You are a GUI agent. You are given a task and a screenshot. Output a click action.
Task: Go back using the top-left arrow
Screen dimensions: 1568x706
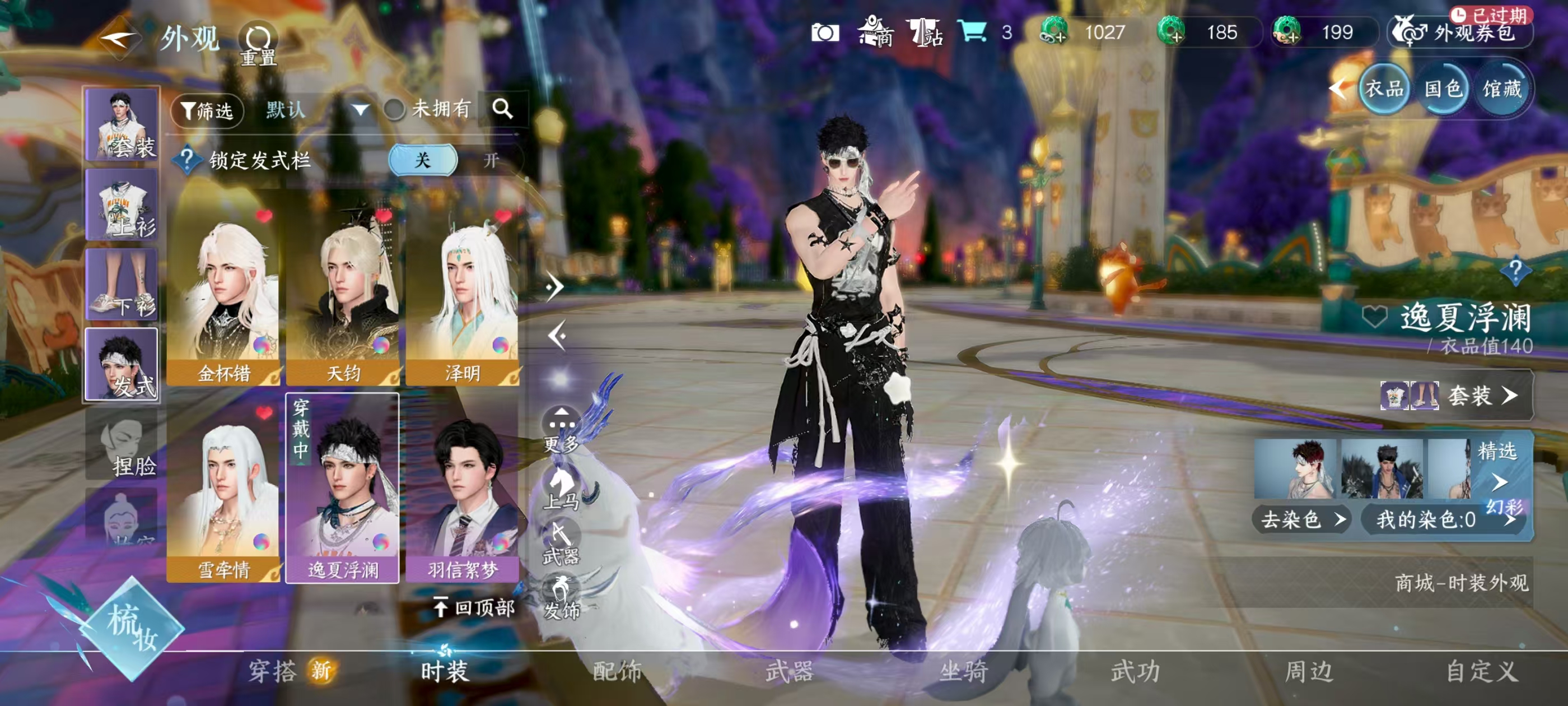coord(119,38)
